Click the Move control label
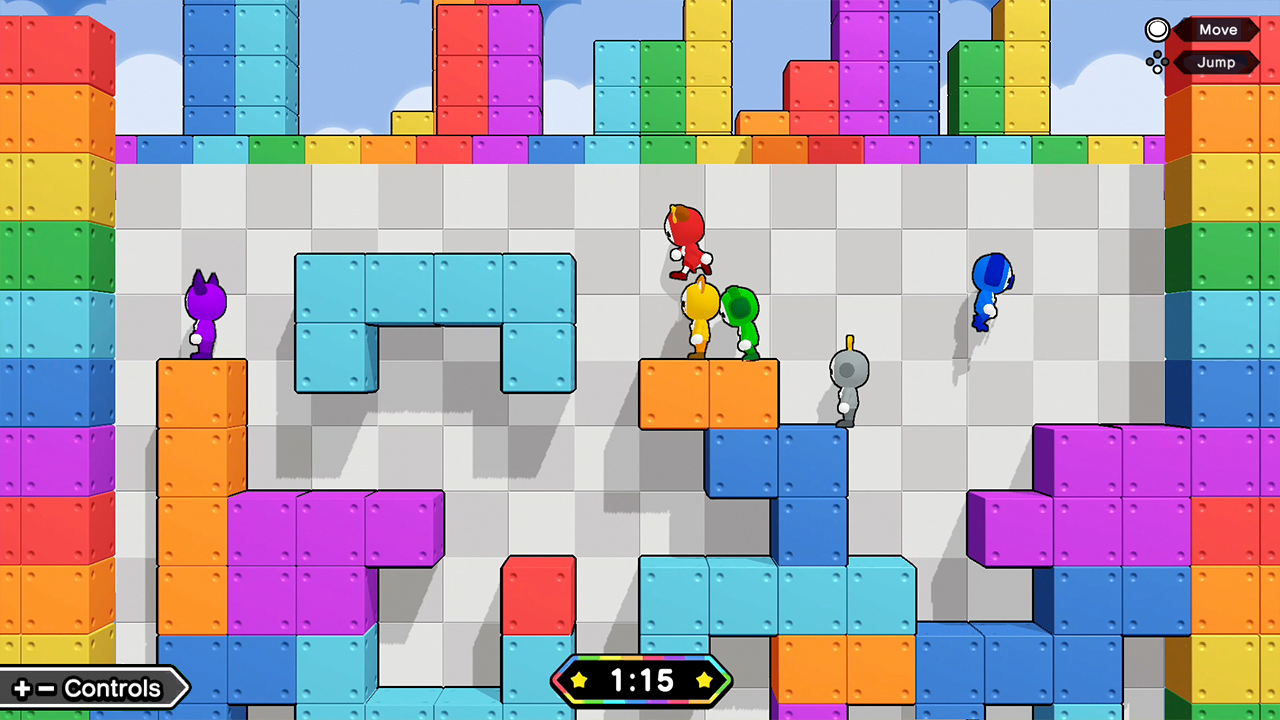1280x720 pixels. click(x=1218, y=29)
